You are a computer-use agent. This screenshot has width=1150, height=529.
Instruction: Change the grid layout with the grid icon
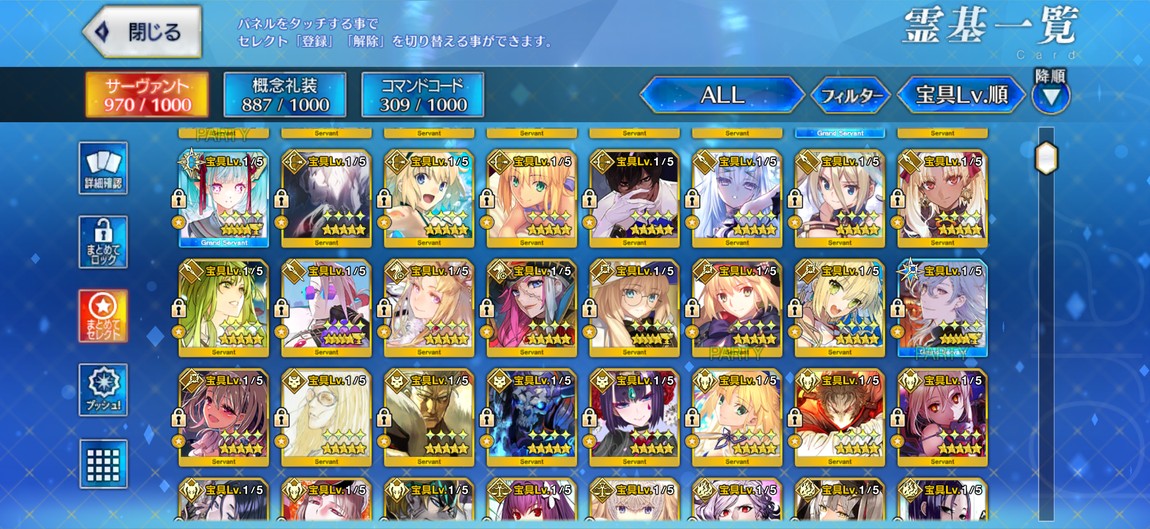103,464
